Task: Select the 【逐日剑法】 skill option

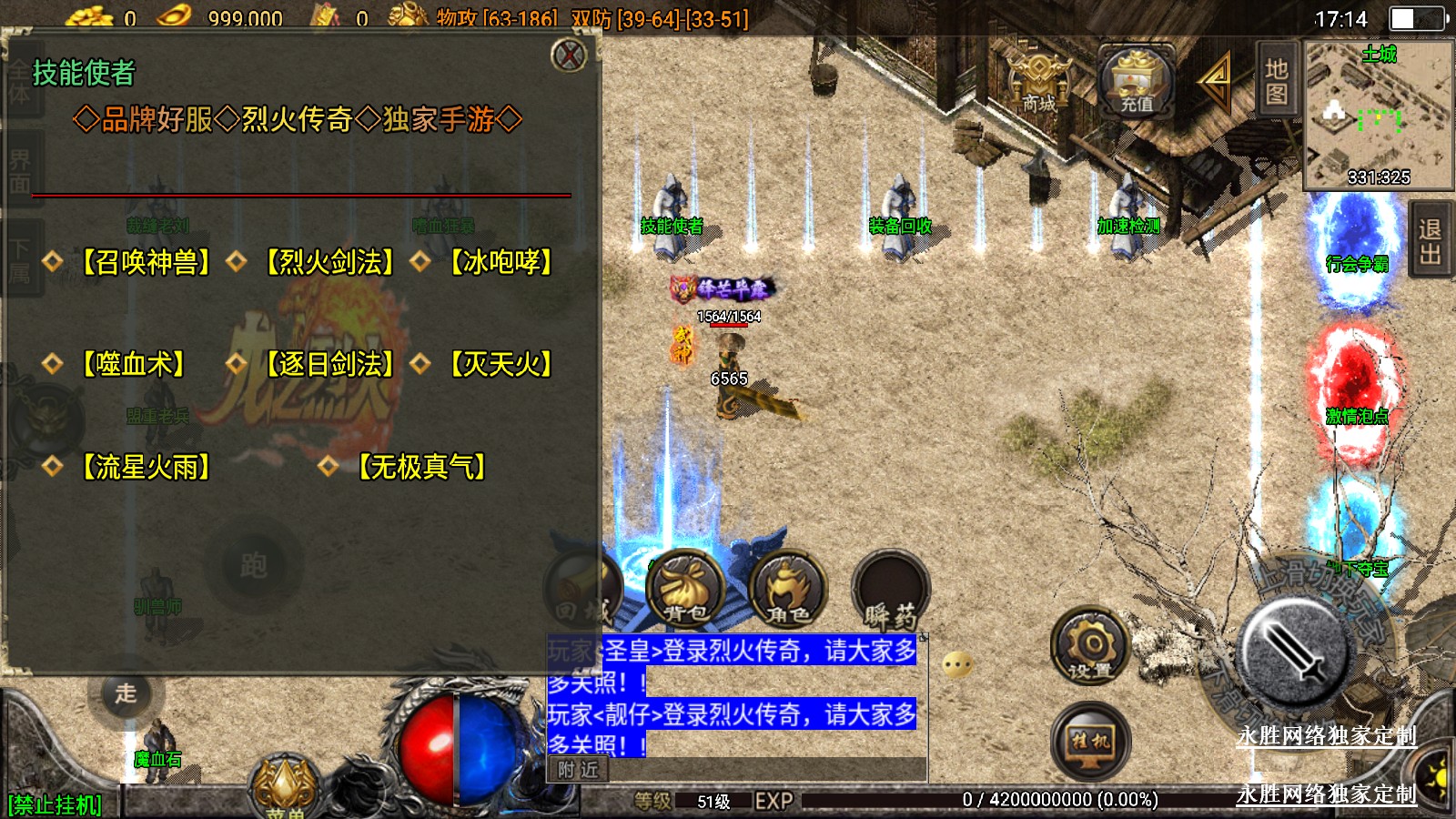Action: (x=329, y=364)
